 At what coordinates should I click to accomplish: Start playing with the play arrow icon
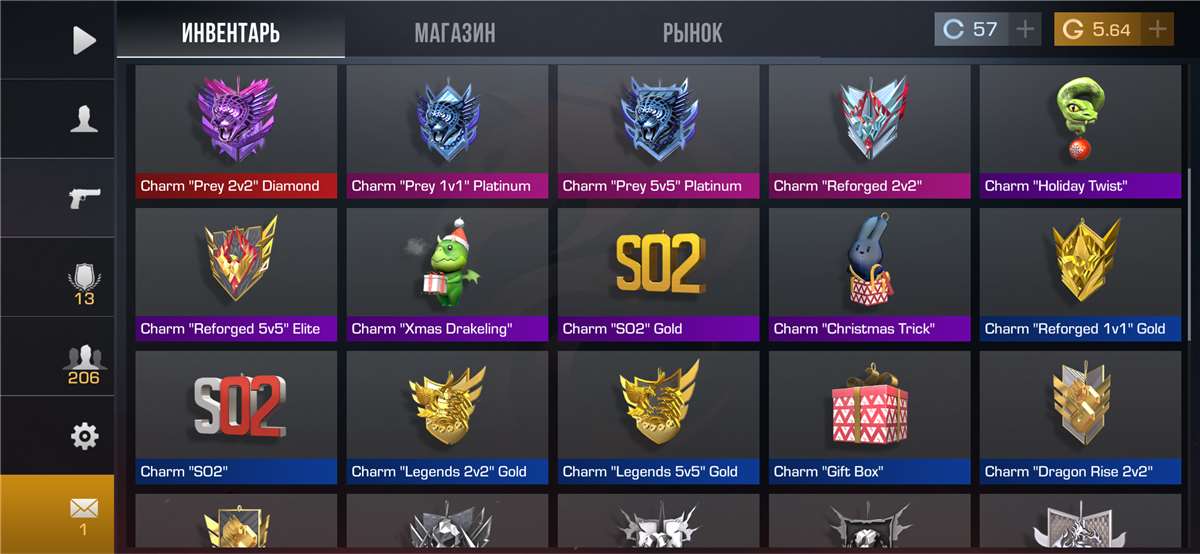coord(84,40)
